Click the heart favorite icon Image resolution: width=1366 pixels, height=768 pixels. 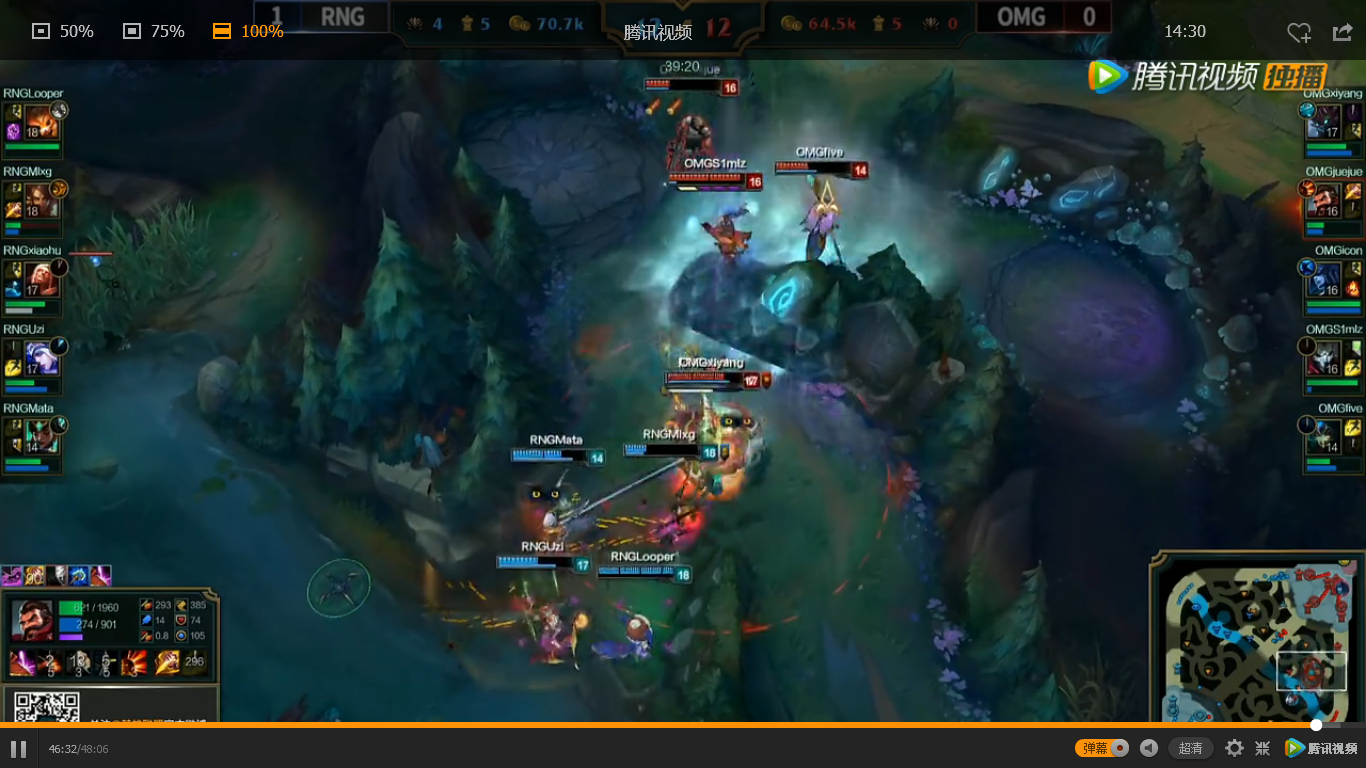click(x=1299, y=33)
